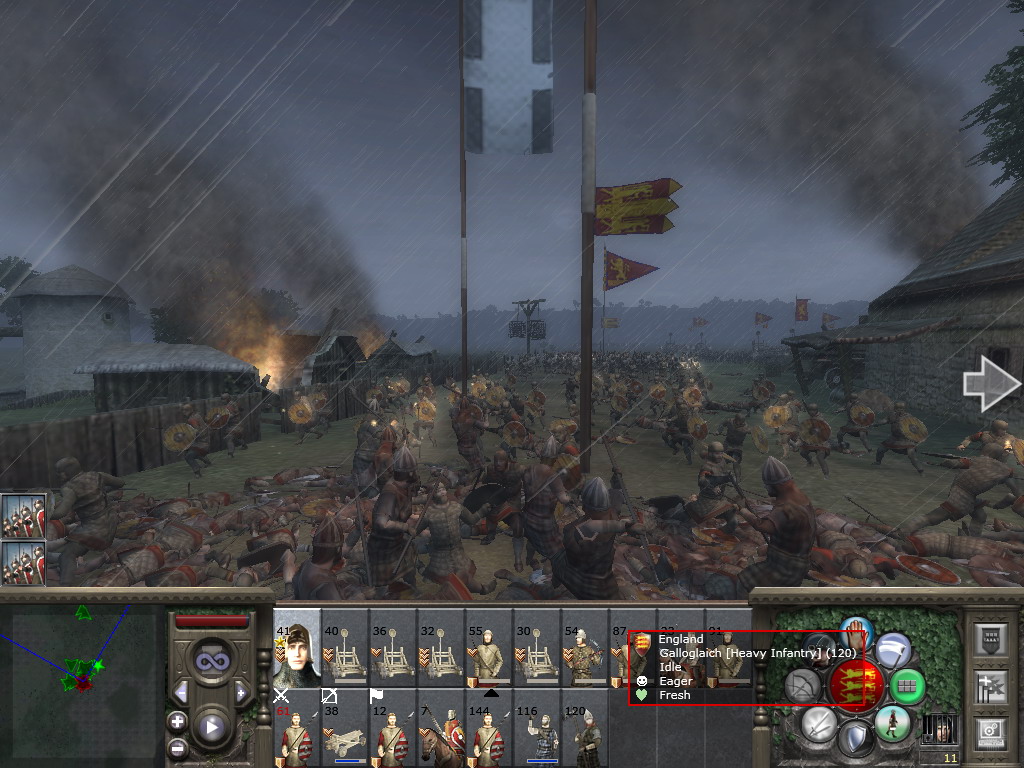Toggle the infinity speed lock button
Screen dimensions: 1024x768
(x=211, y=660)
